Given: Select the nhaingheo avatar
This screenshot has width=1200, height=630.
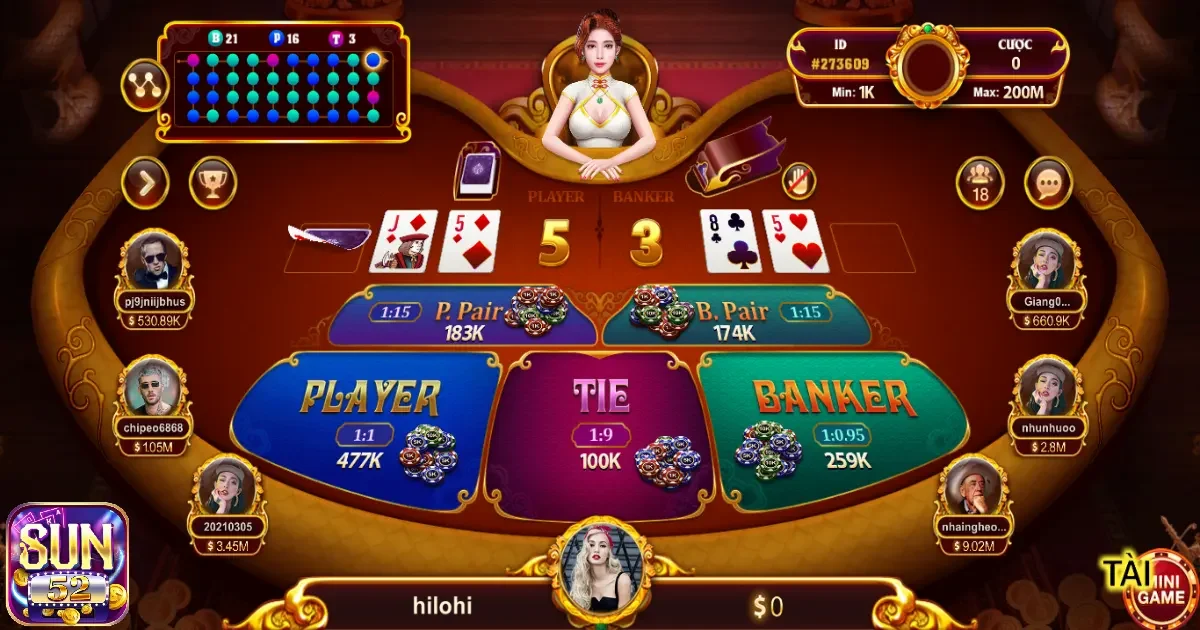Looking at the screenshot, I should coord(973,487).
